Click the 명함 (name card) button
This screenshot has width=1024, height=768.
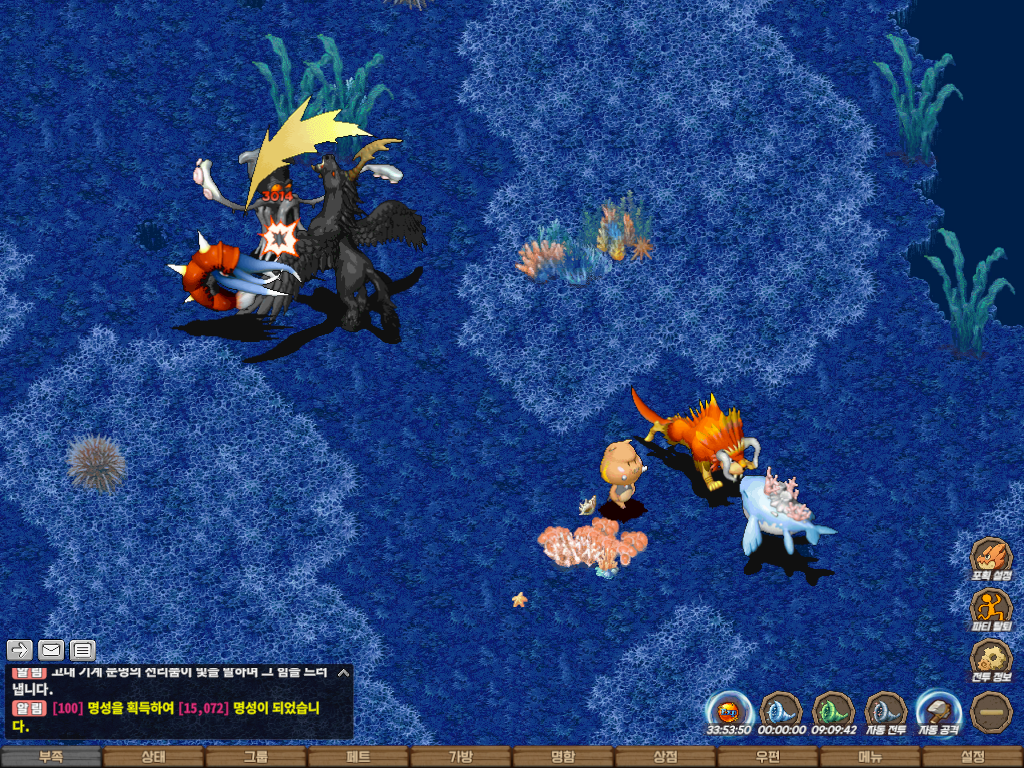[x=563, y=757]
